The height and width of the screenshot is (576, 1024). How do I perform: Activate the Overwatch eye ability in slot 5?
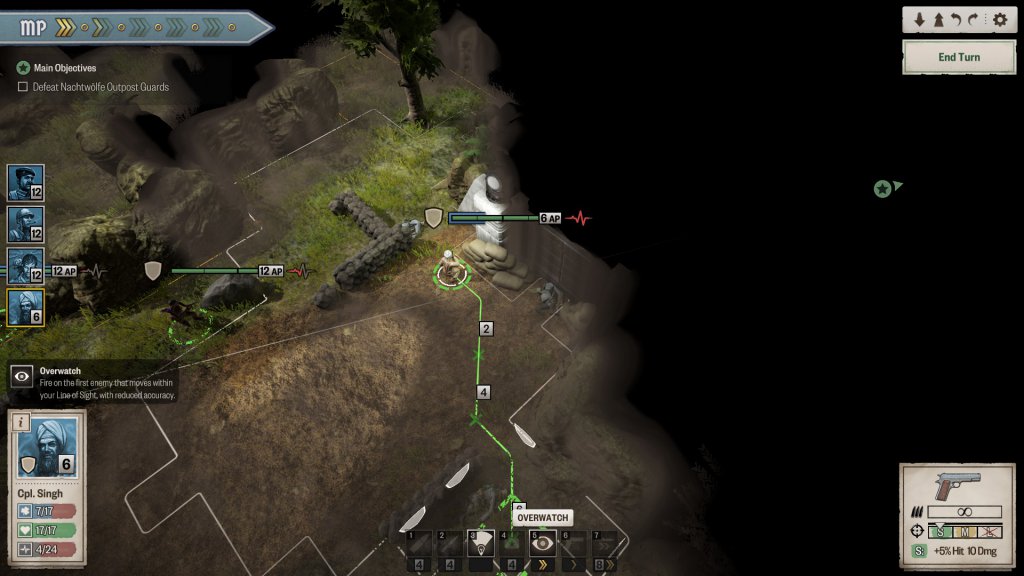(542, 543)
